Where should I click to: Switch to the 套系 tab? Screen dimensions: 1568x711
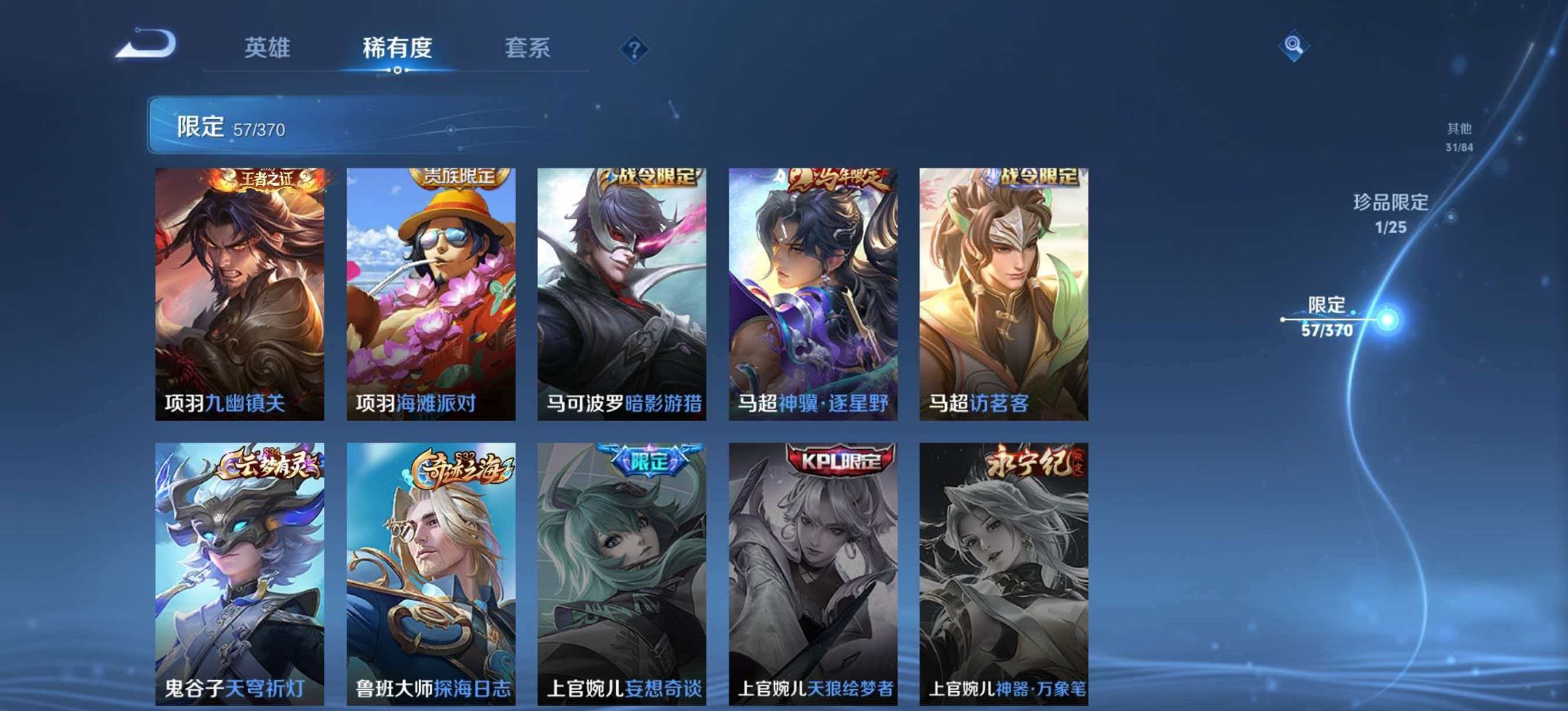pyautogui.click(x=527, y=48)
